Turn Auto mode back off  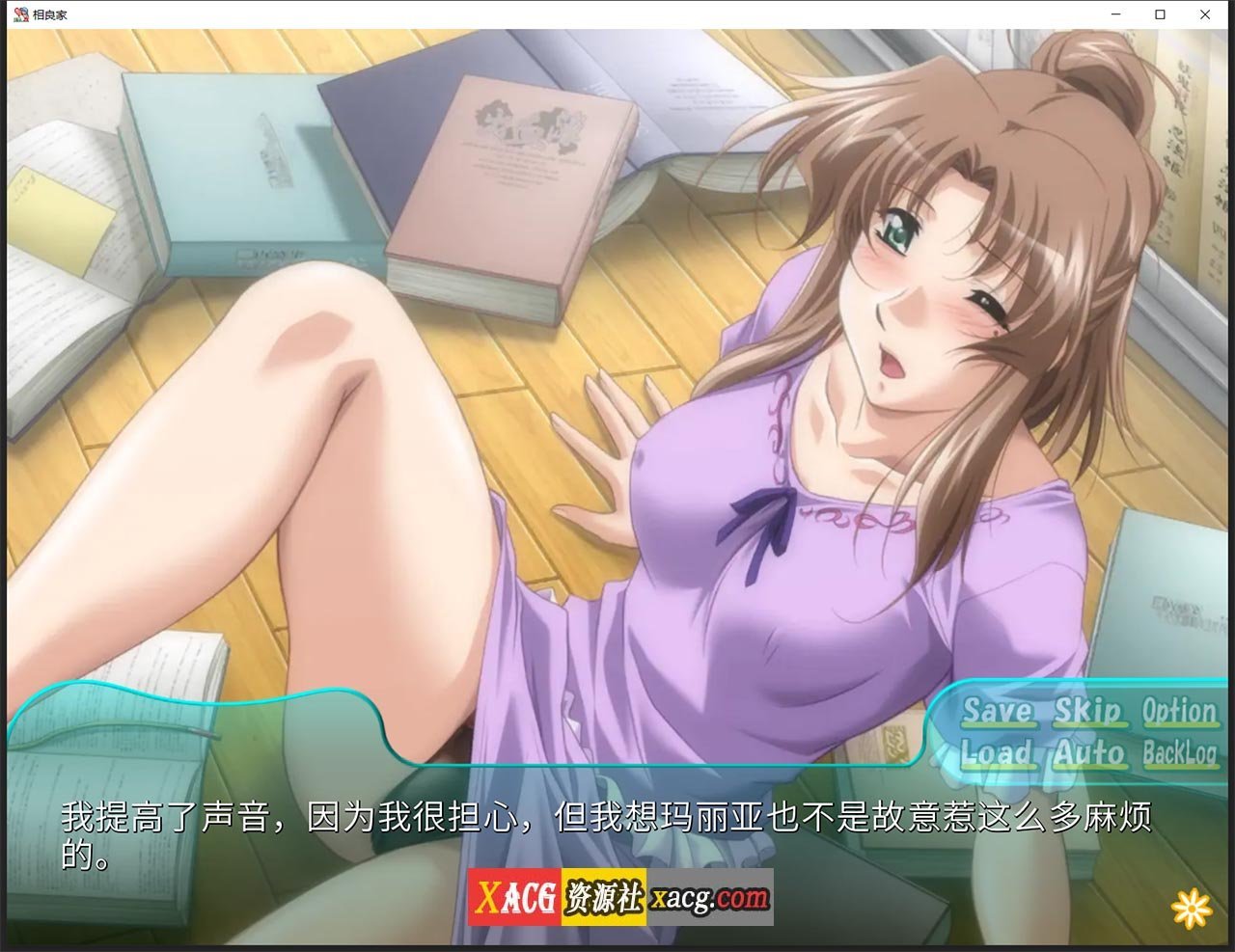pos(1089,755)
